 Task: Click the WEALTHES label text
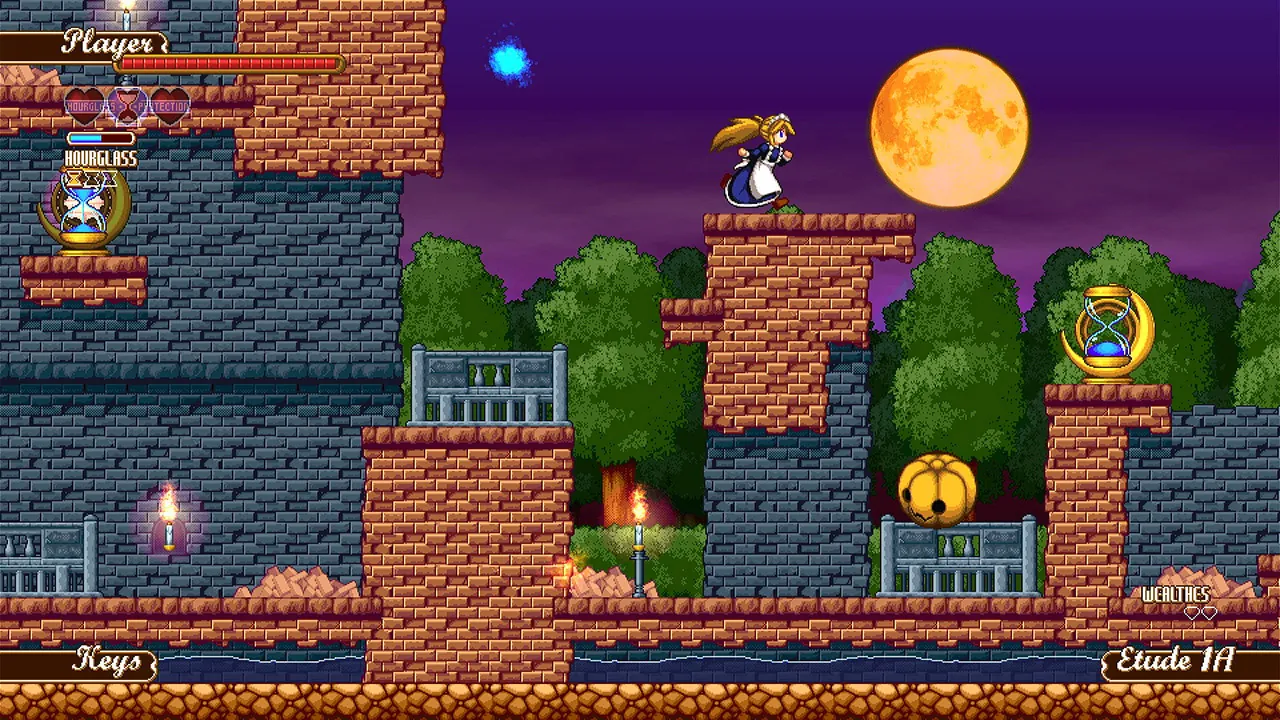pos(1178,592)
